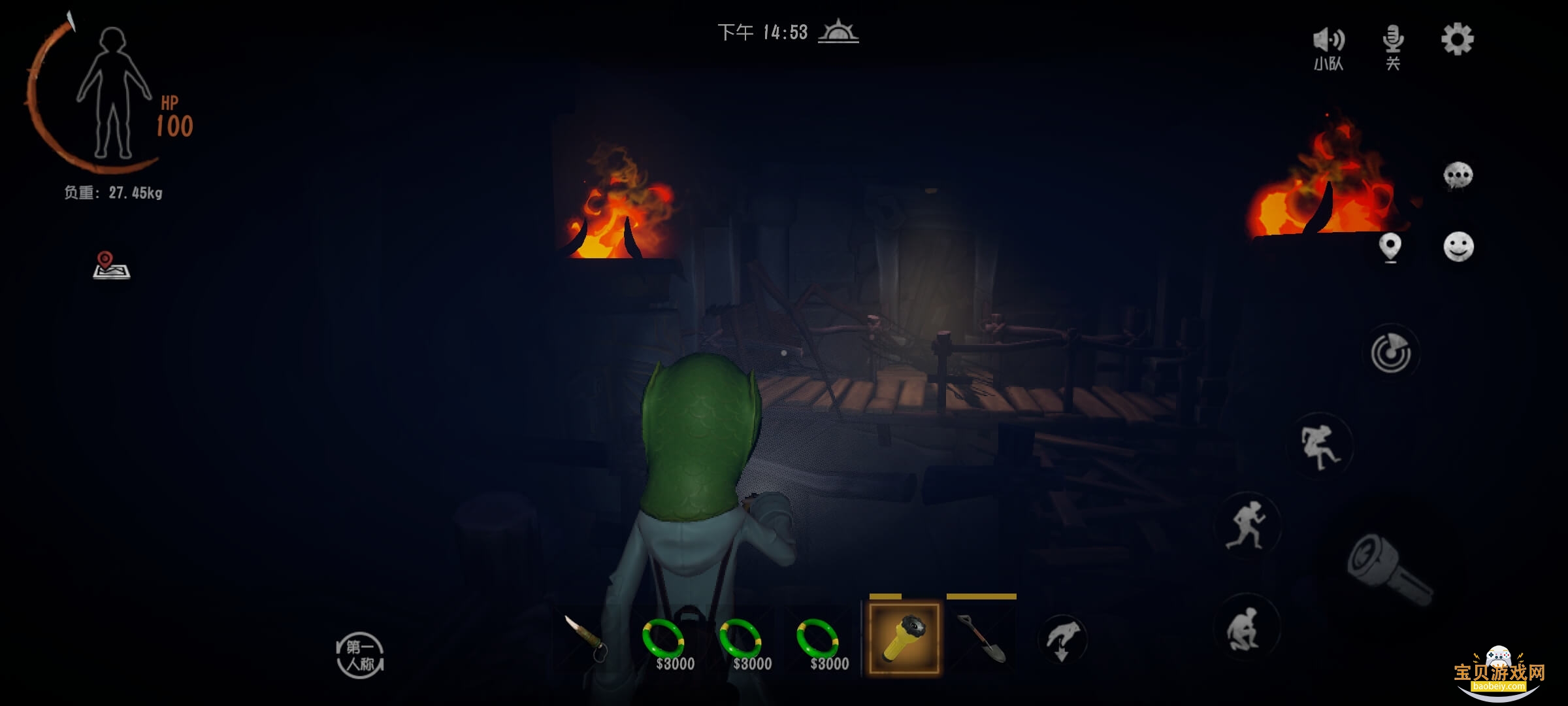Select the highlighted yellow flashlight slot
Viewport: 1568px width, 706px height.
[904, 639]
